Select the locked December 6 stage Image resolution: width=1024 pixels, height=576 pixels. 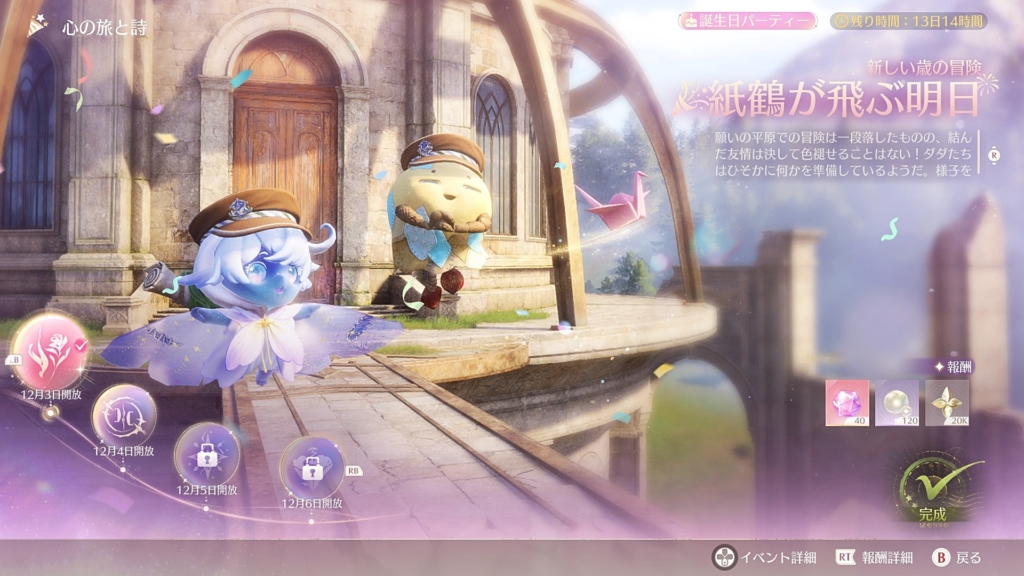tap(312, 467)
